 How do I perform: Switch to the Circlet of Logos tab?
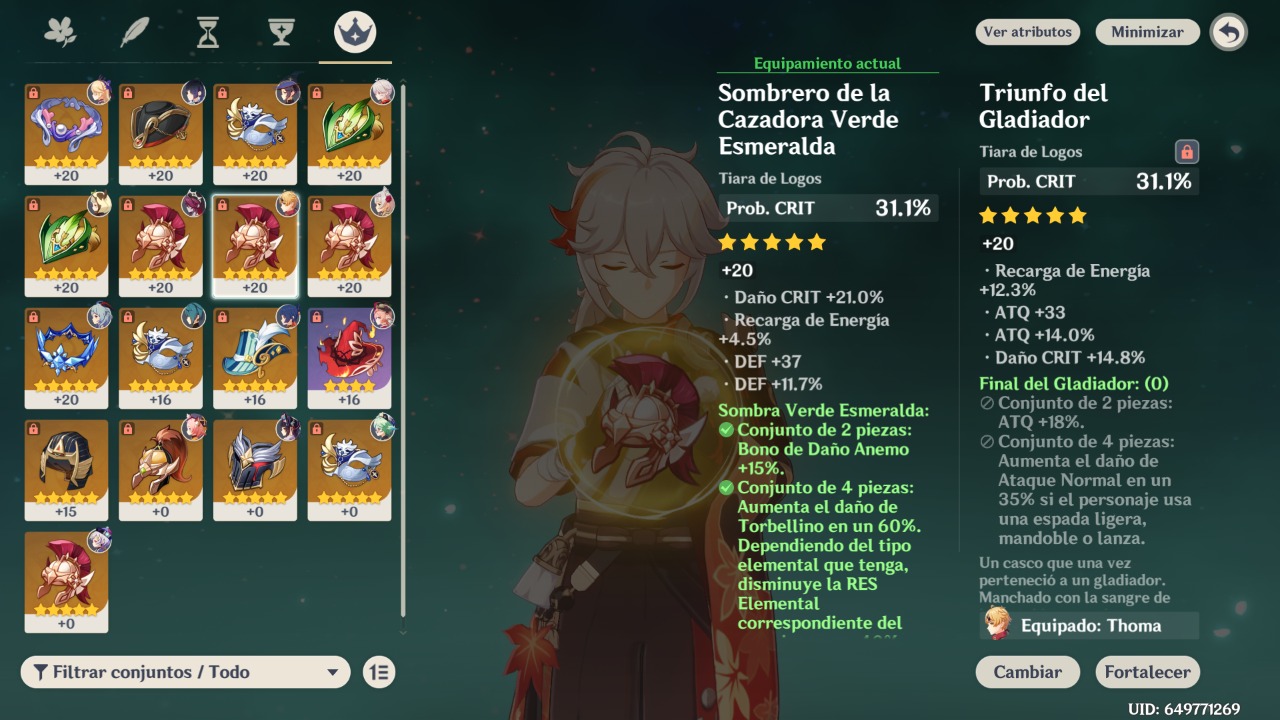point(353,30)
